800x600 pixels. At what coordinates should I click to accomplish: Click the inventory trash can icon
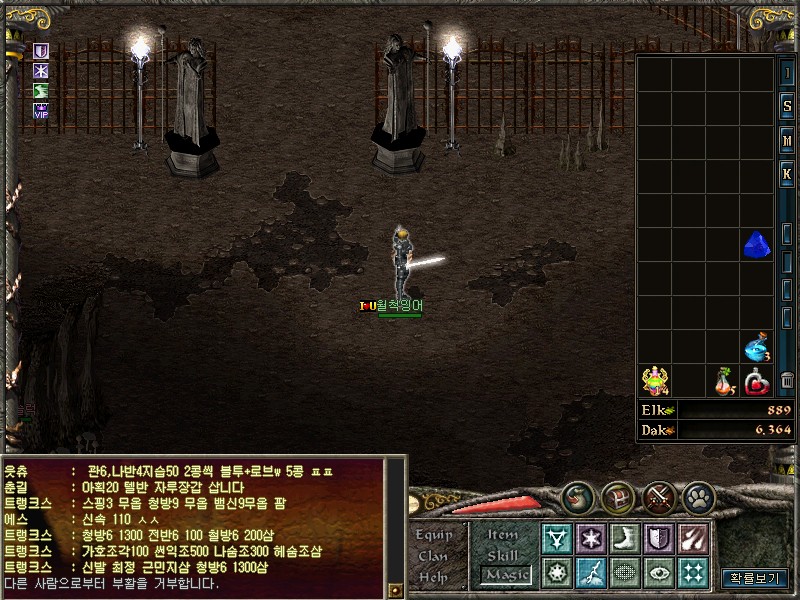[787, 381]
